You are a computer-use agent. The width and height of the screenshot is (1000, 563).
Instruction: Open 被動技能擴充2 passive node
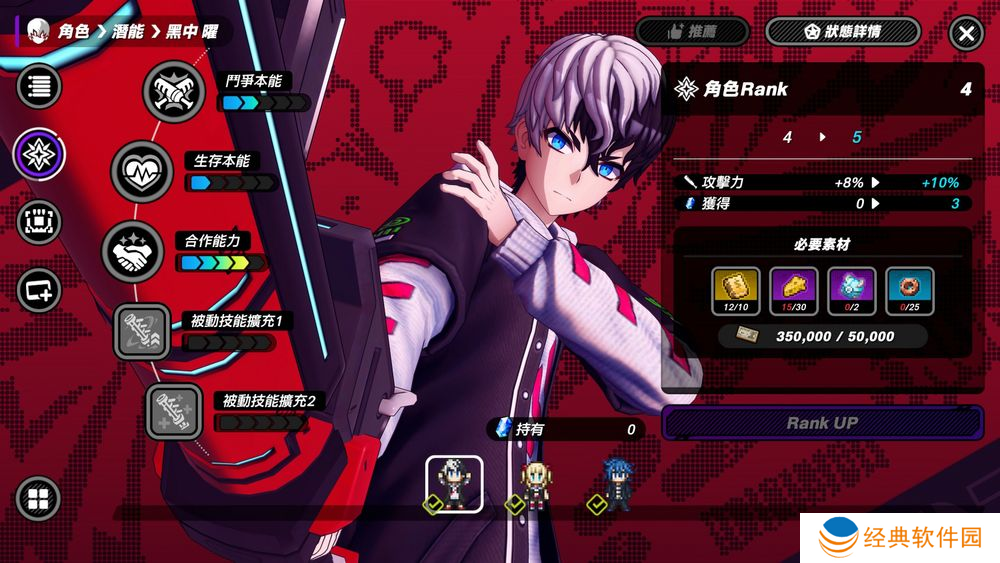tap(174, 411)
